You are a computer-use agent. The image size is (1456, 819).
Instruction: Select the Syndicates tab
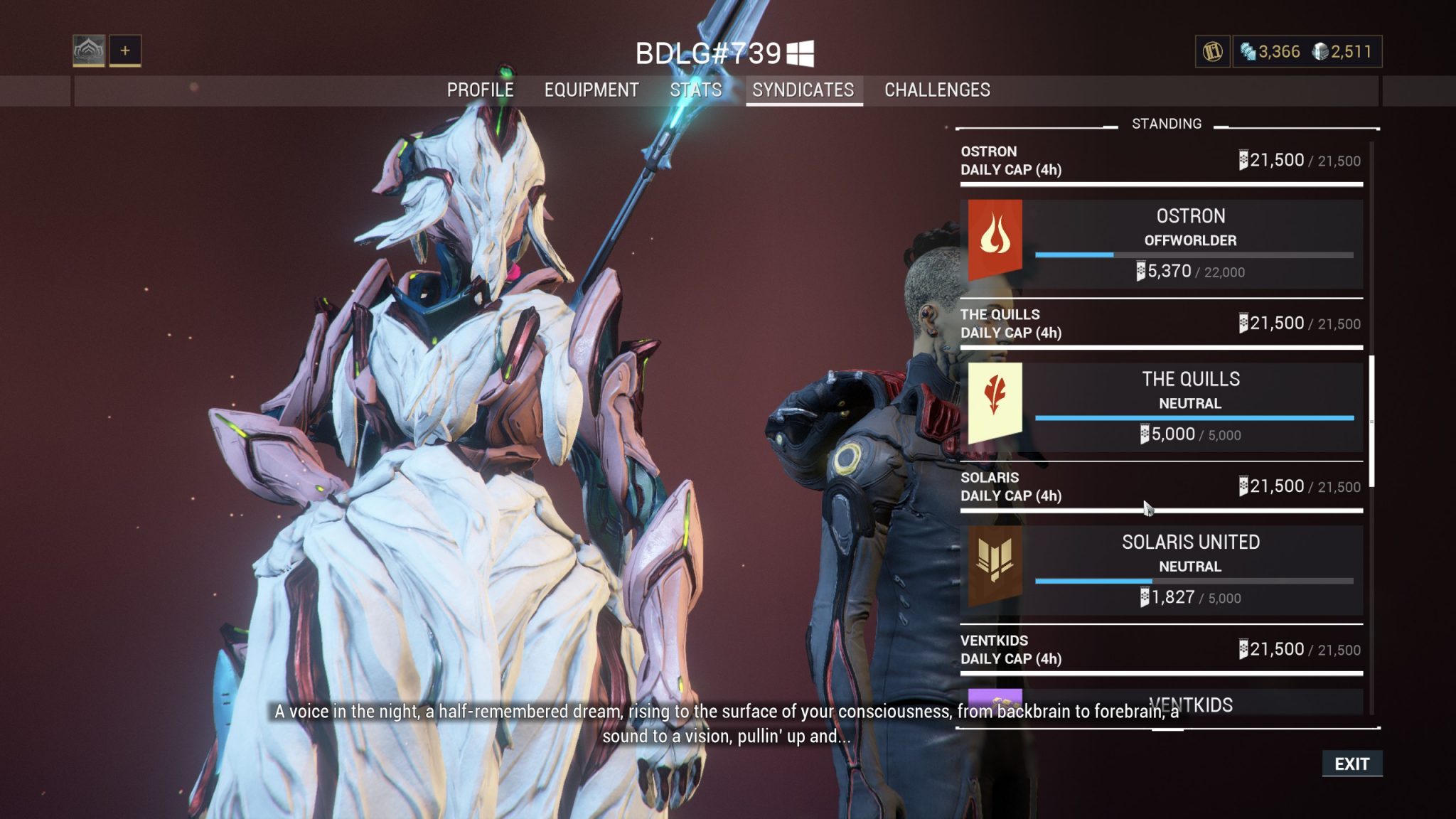tap(803, 90)
